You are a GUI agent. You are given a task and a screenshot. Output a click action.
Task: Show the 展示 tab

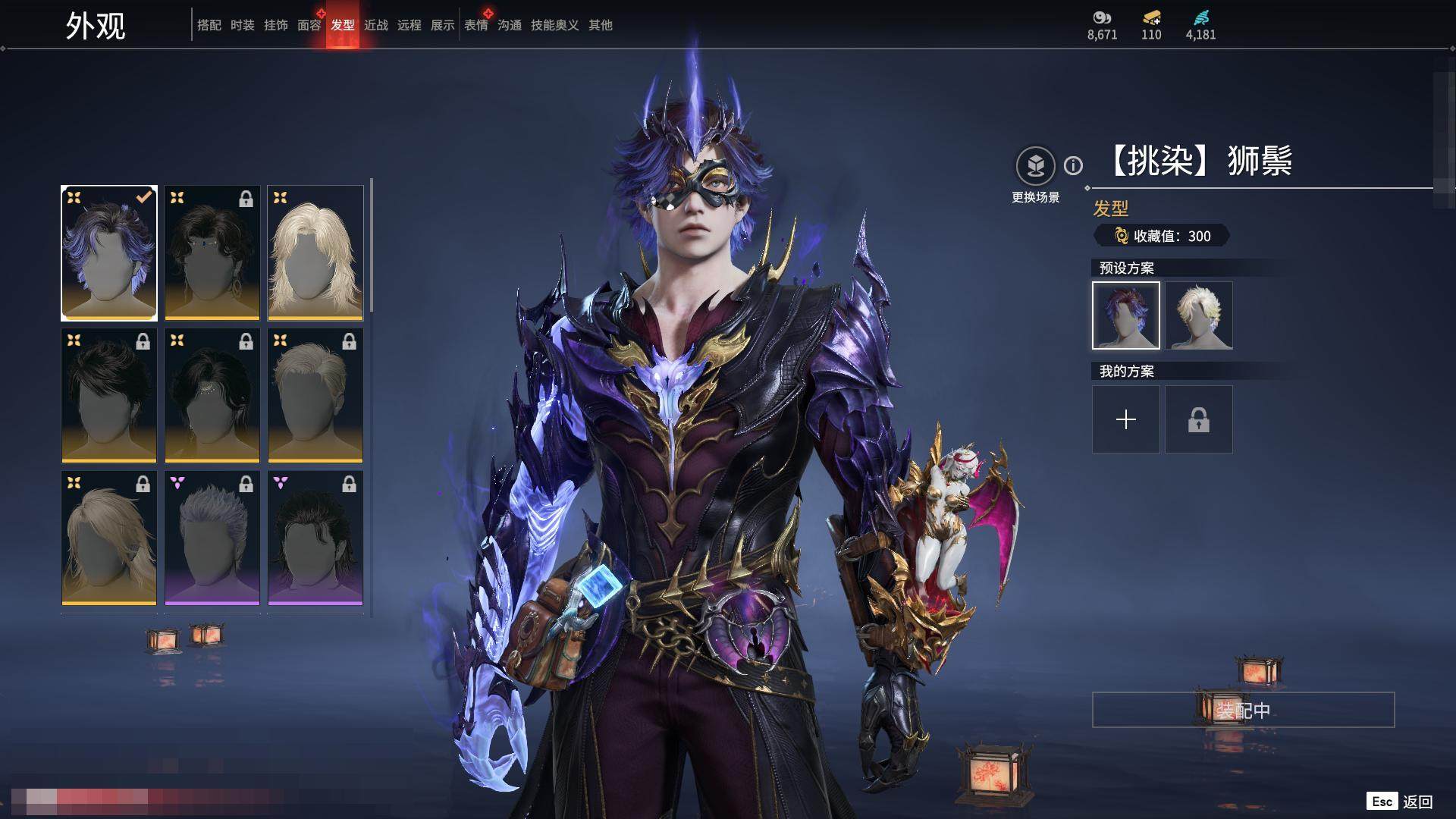click(x=442, y=25)
